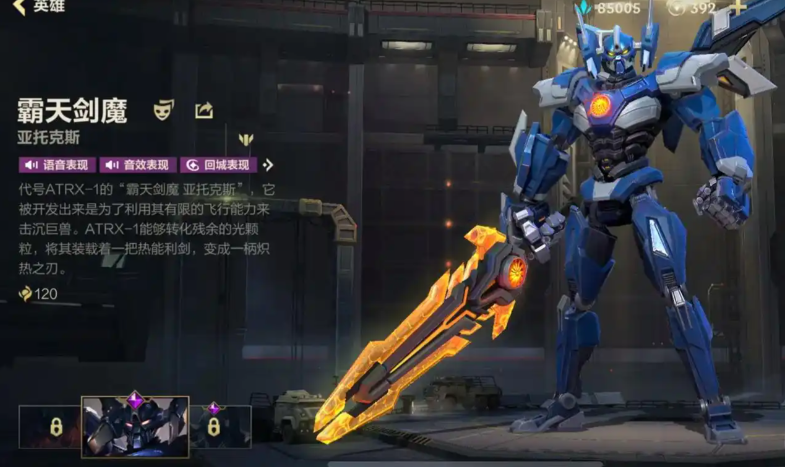
Task: Expand more previews with the right arrow
Action: [x=269, y=165]
